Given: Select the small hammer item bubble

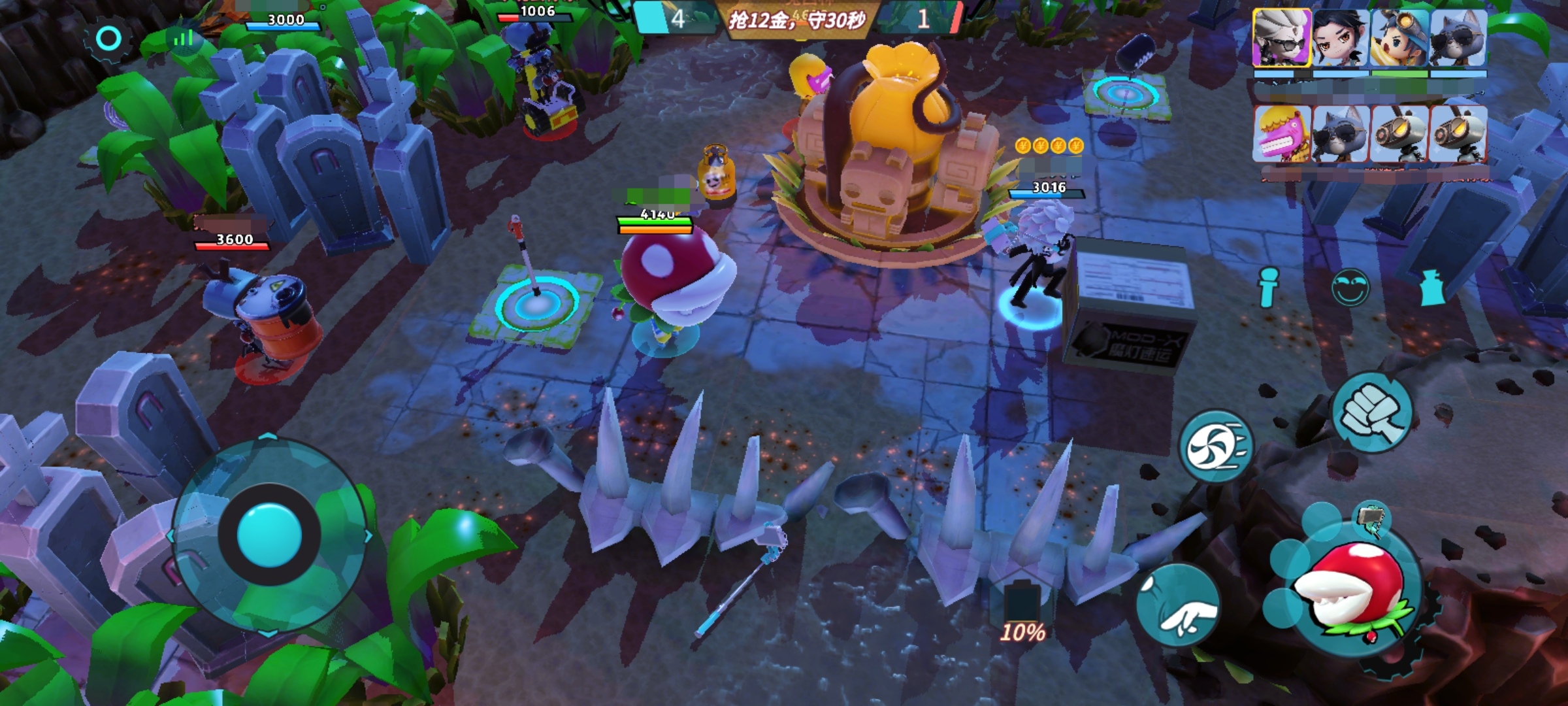Looking at the screenshot, I should click(x=1371, y=519).
